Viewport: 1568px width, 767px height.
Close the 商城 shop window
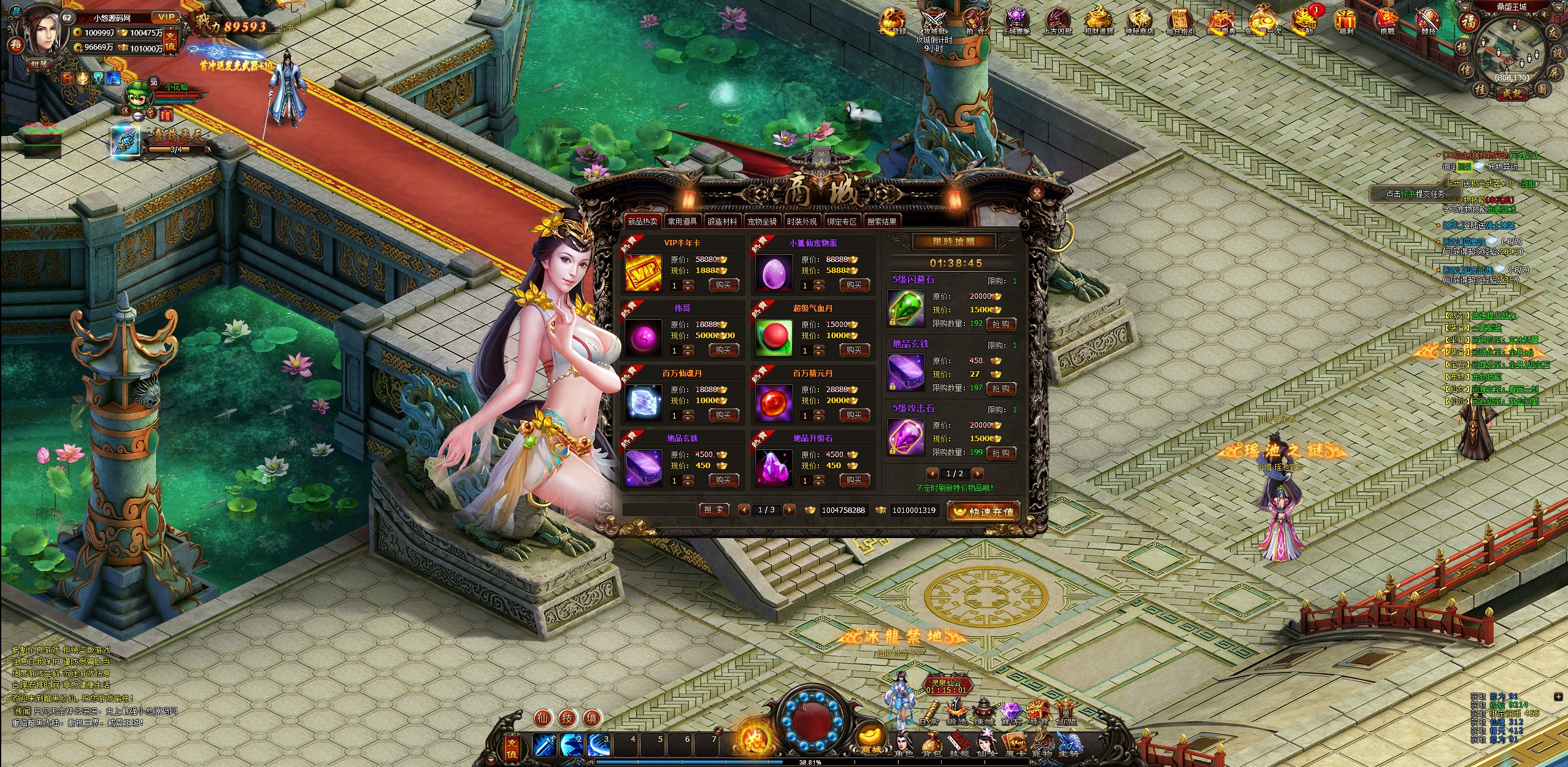pyautogui.click(x=1036, y=193)
